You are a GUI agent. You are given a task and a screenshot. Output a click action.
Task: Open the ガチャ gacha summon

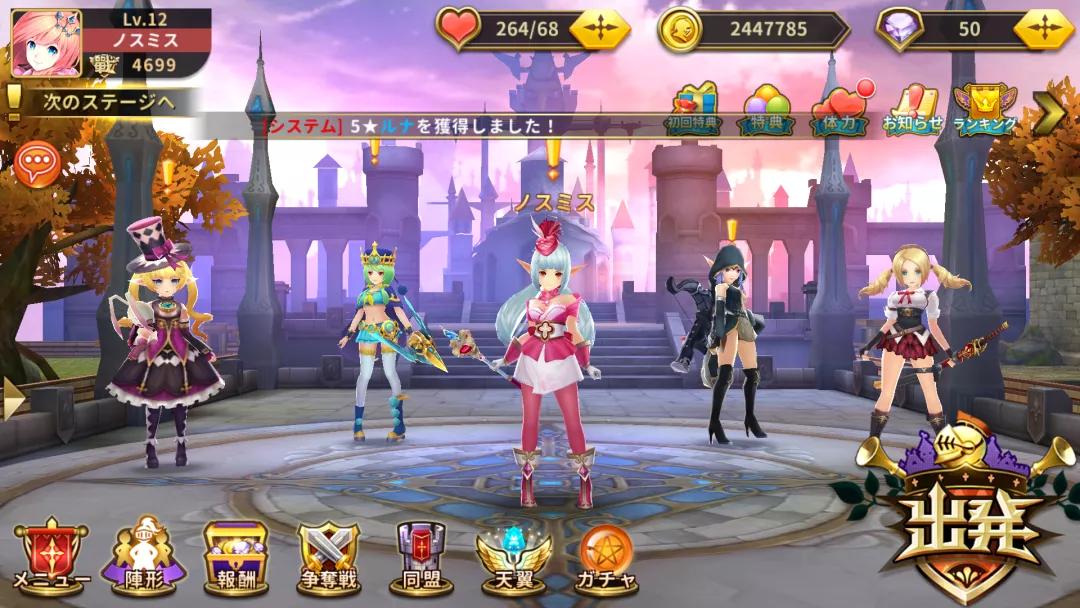(606, 557)
